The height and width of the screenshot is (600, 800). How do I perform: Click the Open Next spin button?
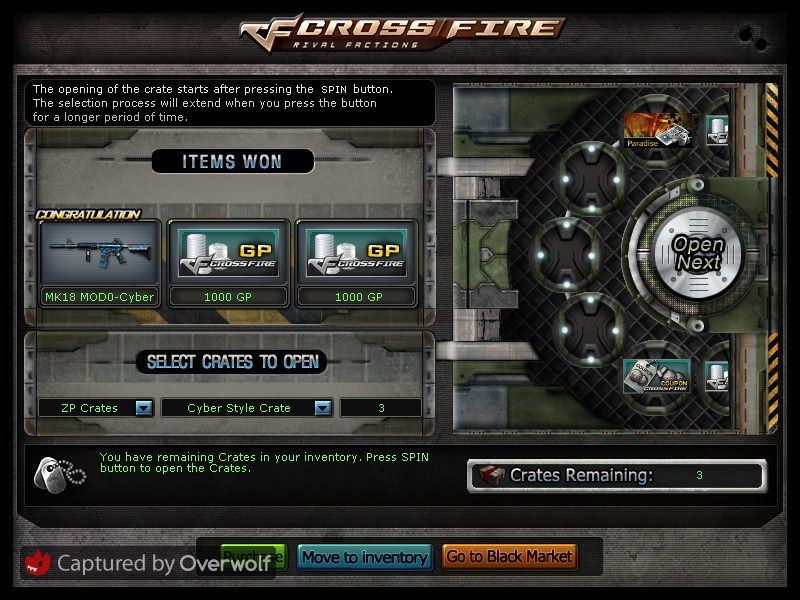(697, 252)
